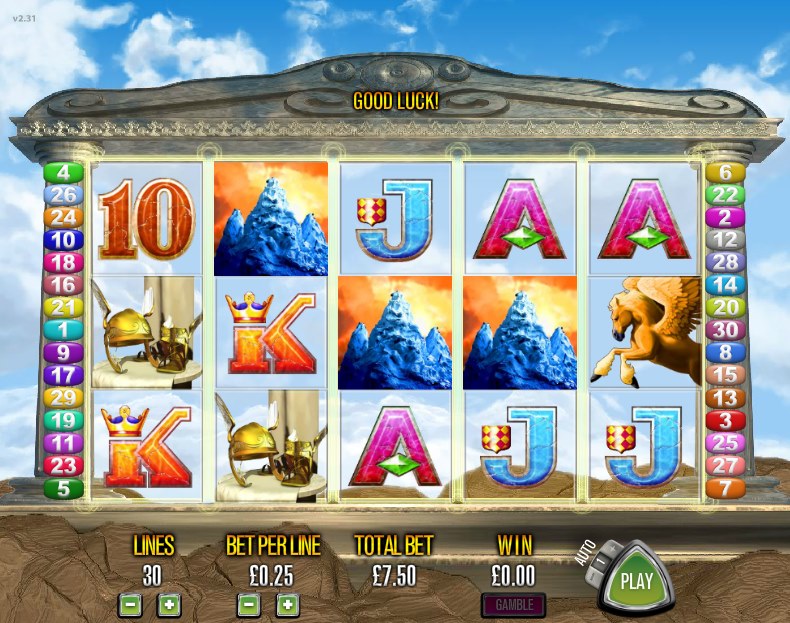Lower the bet per line

(x=249, y=604)
